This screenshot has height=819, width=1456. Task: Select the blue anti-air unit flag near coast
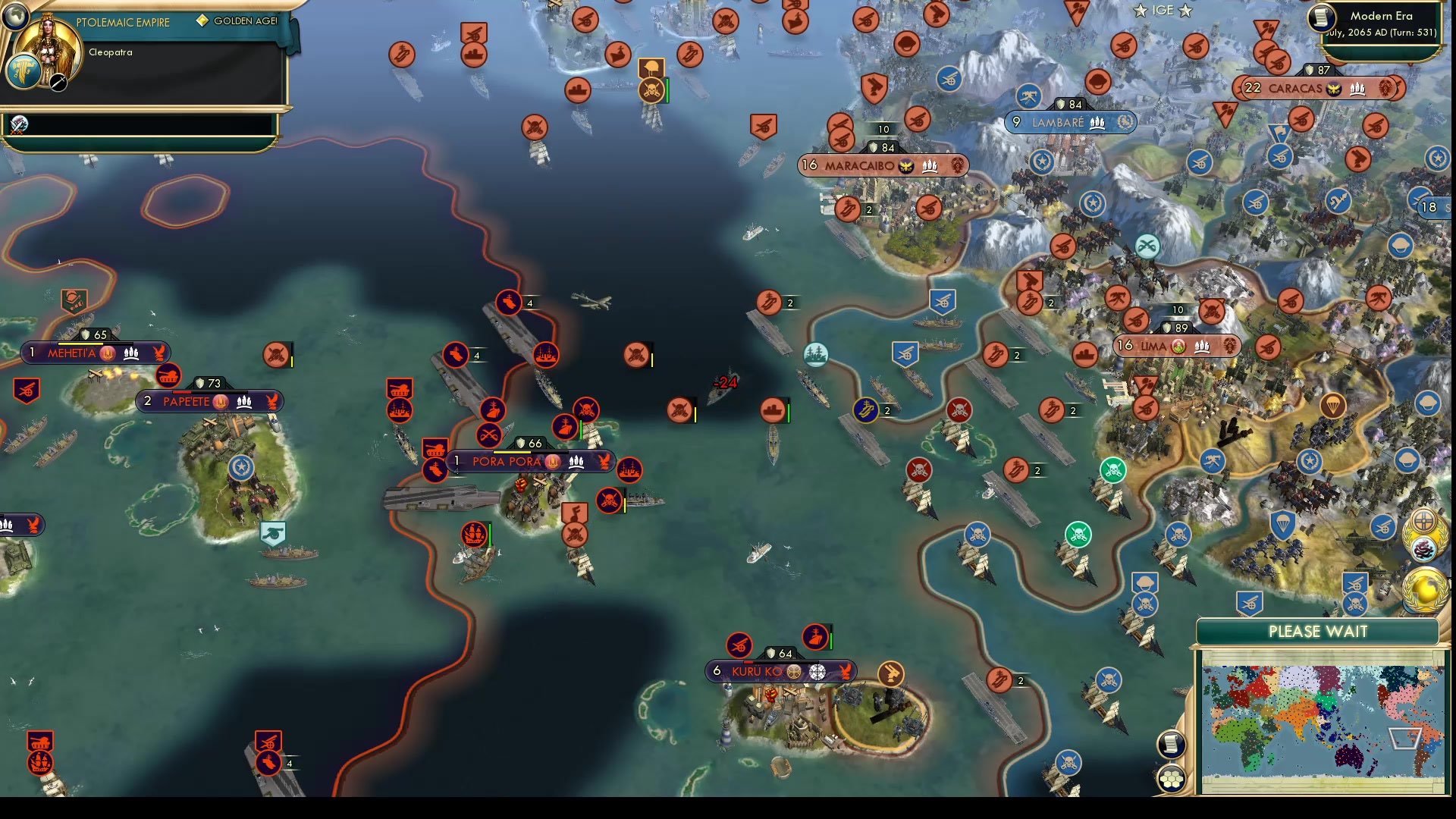[x=942, y=302]
